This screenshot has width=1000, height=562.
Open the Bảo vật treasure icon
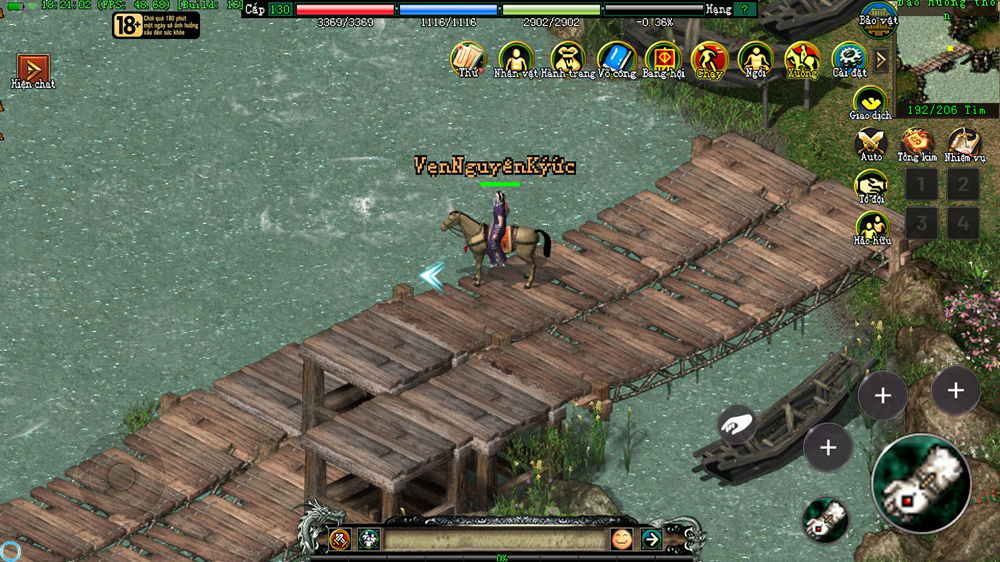877,17
